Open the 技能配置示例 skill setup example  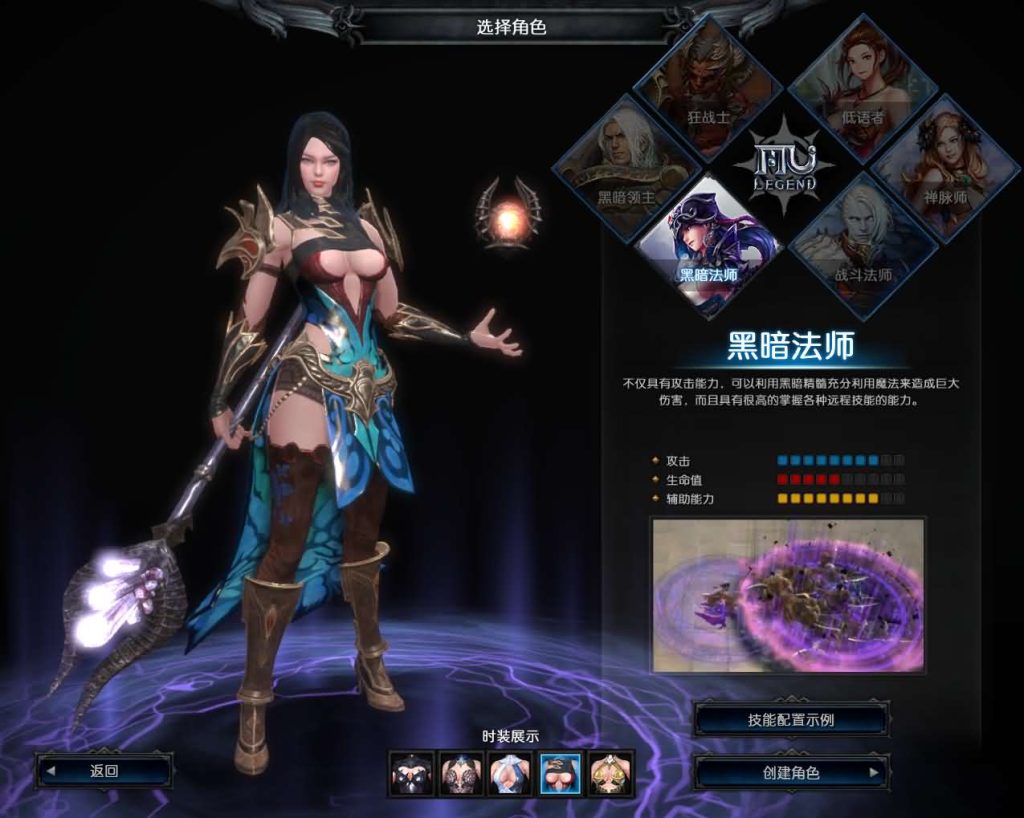791,719
